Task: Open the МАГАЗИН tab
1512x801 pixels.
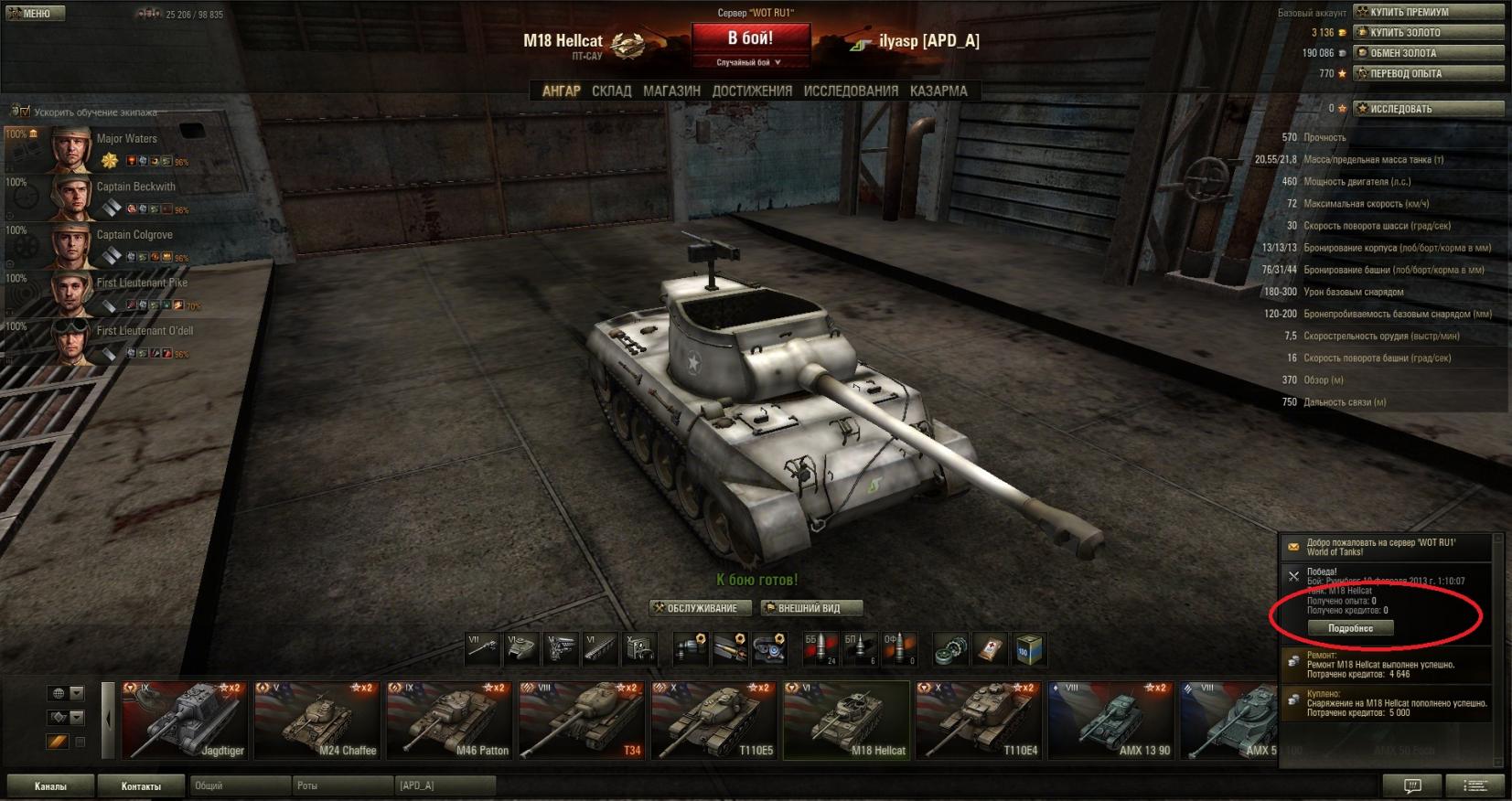Action: 671,91
